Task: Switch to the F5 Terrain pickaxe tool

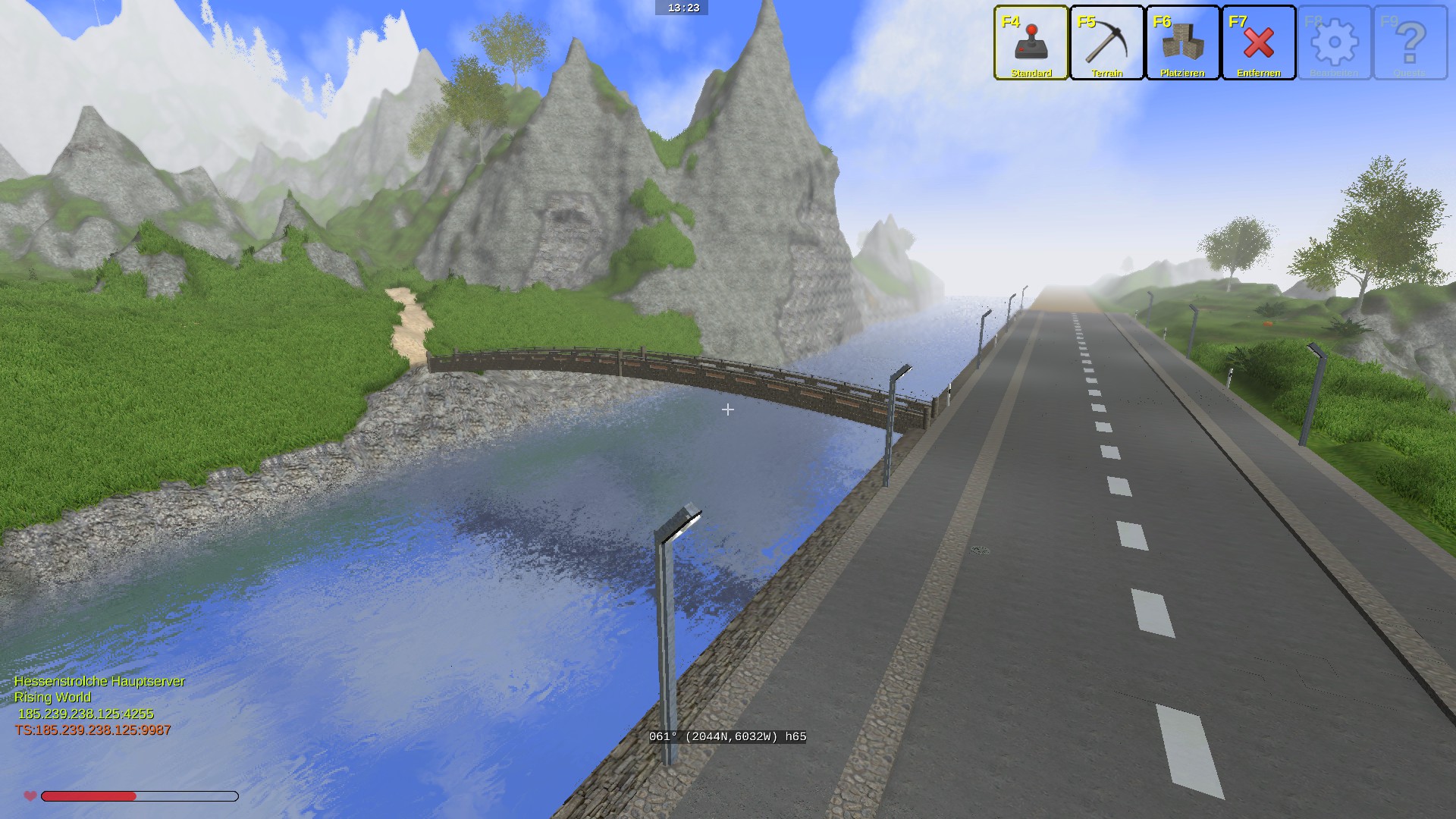Action: pyautogui.click(x=1107, y=42)
